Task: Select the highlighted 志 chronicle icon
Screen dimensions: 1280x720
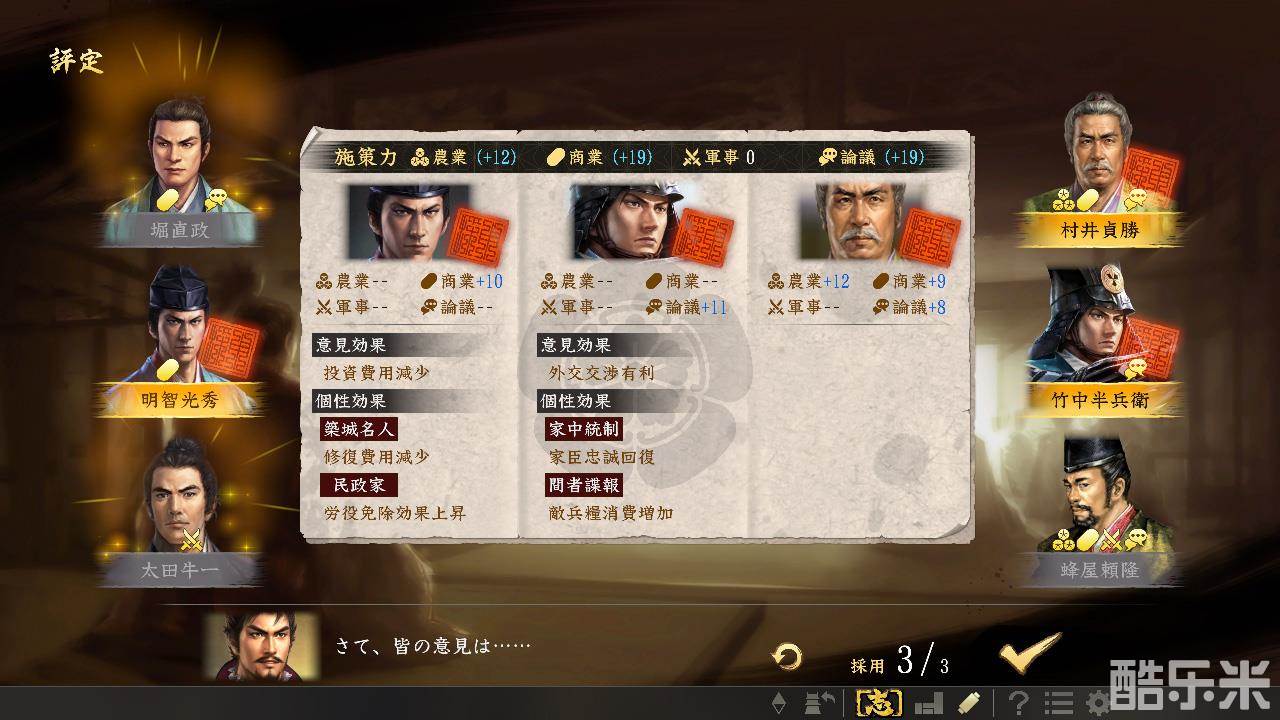Action: [x=880, y=703]
